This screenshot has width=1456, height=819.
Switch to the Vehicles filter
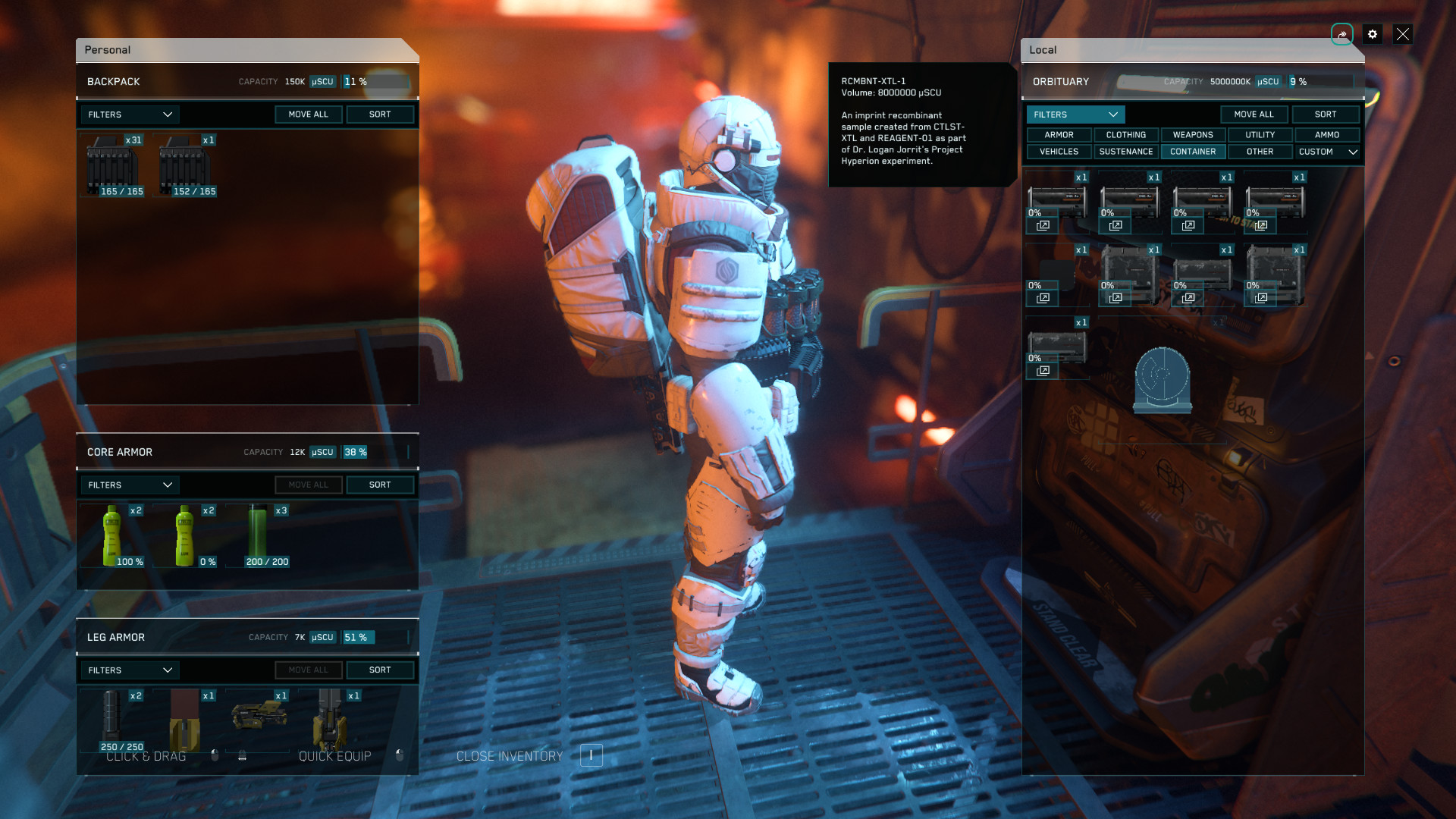tap(1059, 152)
